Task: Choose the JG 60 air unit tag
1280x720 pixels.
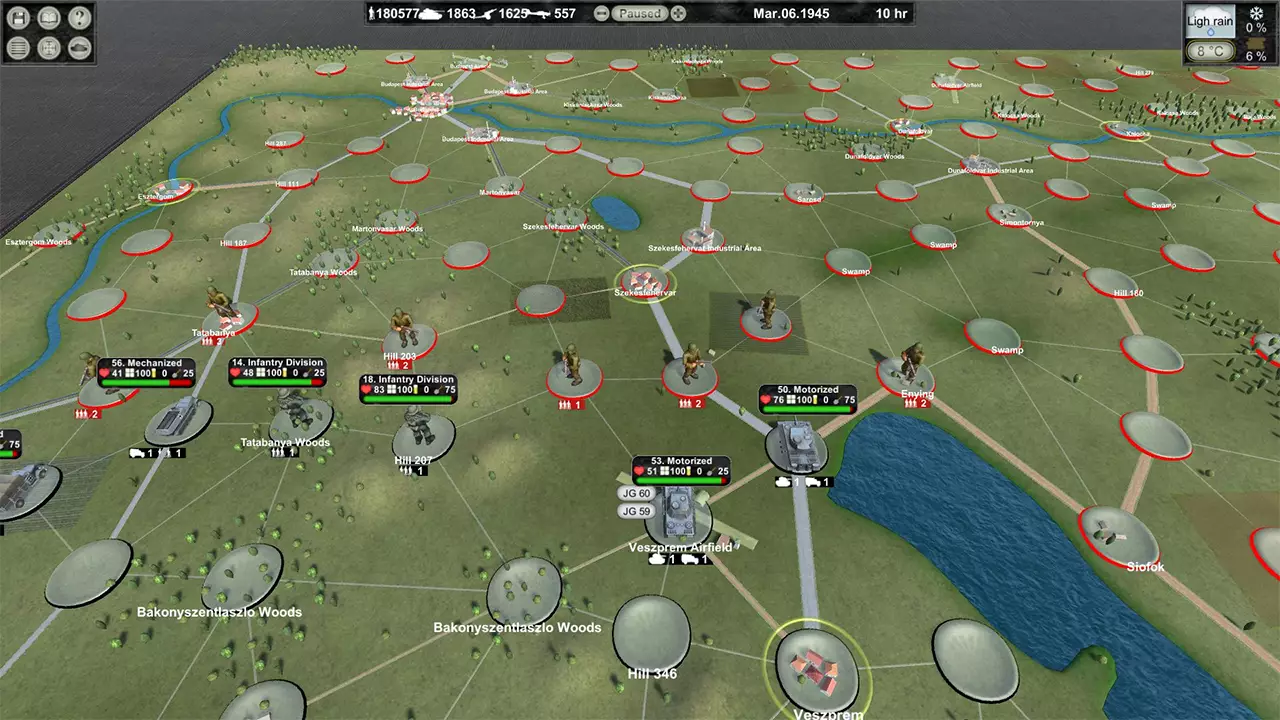Action: coord(636,494)
